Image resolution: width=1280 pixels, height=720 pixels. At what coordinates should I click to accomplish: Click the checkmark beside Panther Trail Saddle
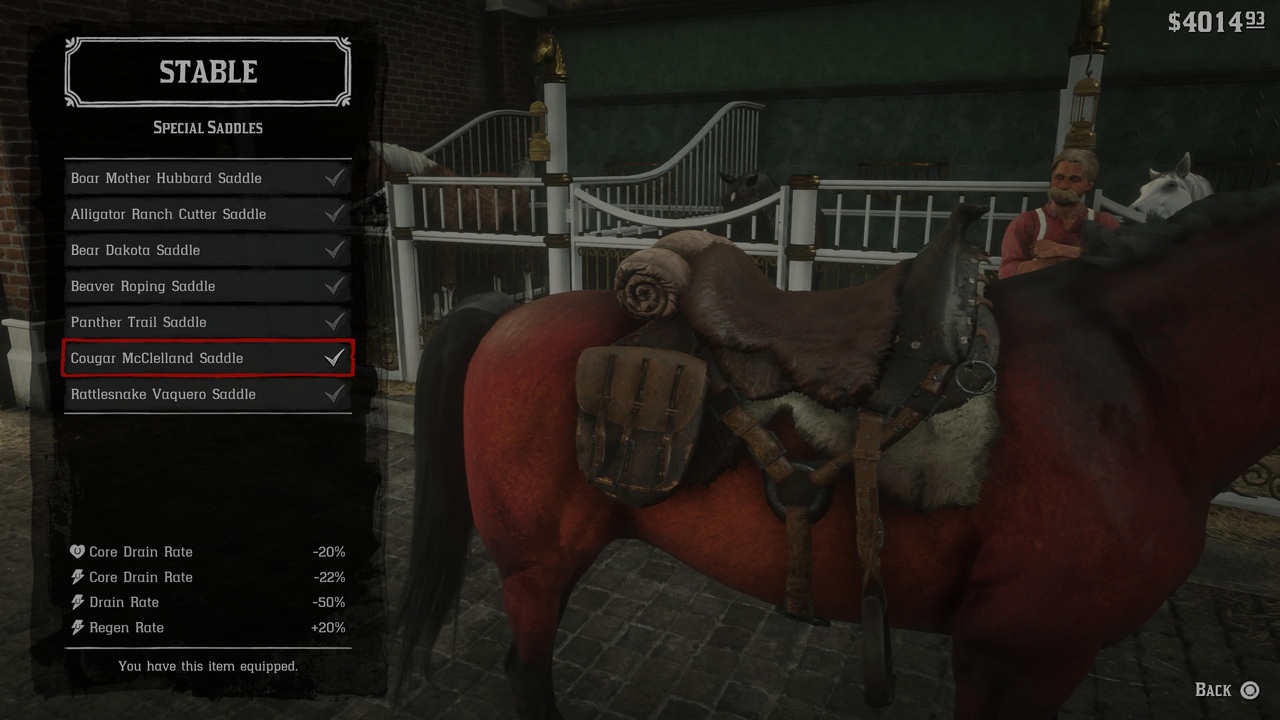[335, 322]
